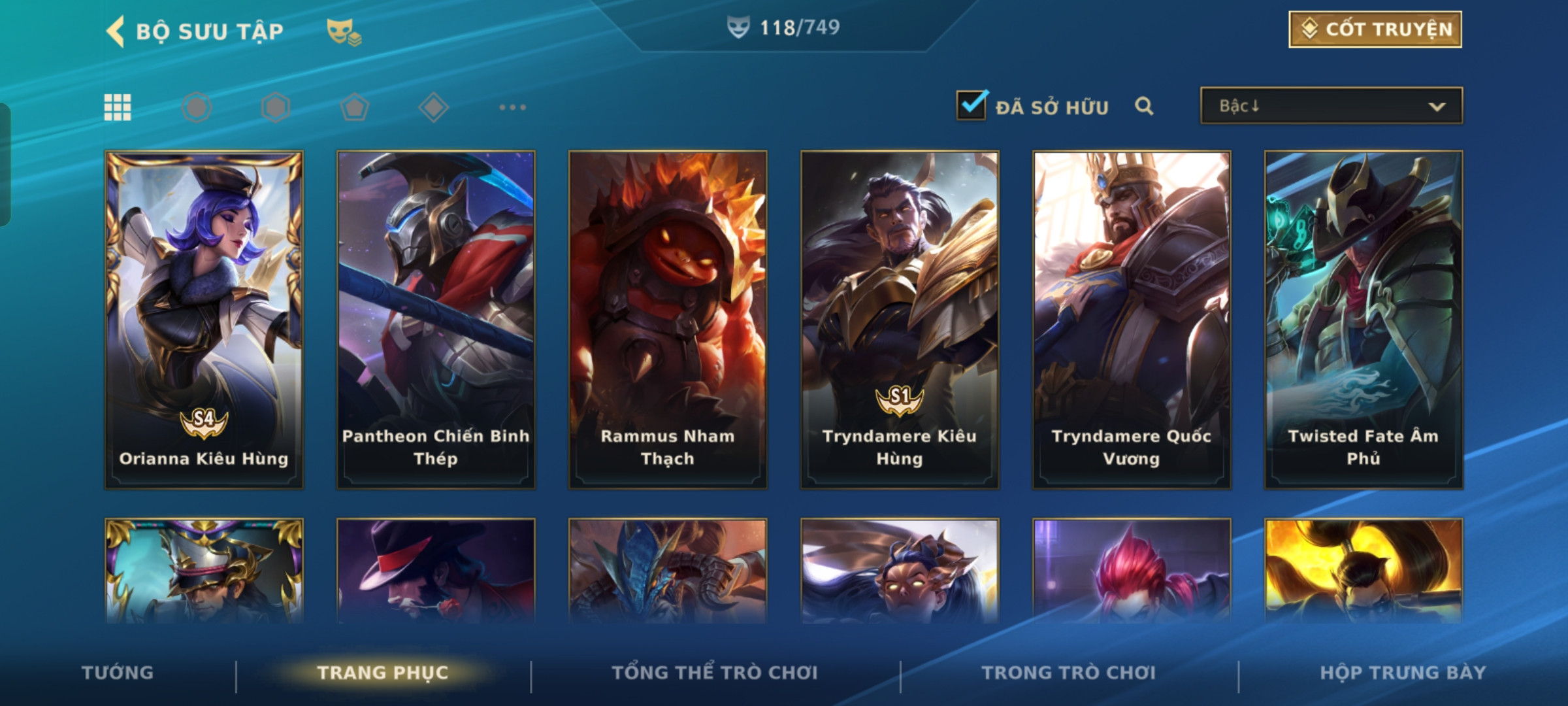The height and width of the screenshot is (706, 1568).
Task: Toggle the Đã Sở Hữu checkbox
Action: [972, 105]
